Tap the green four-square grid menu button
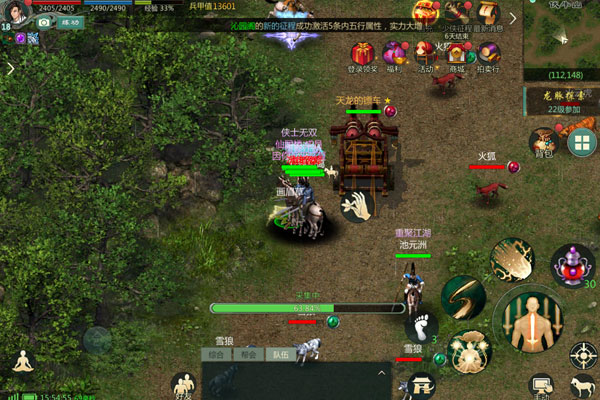This screenshot has width=600, height=400. click(x=579, y=142)
